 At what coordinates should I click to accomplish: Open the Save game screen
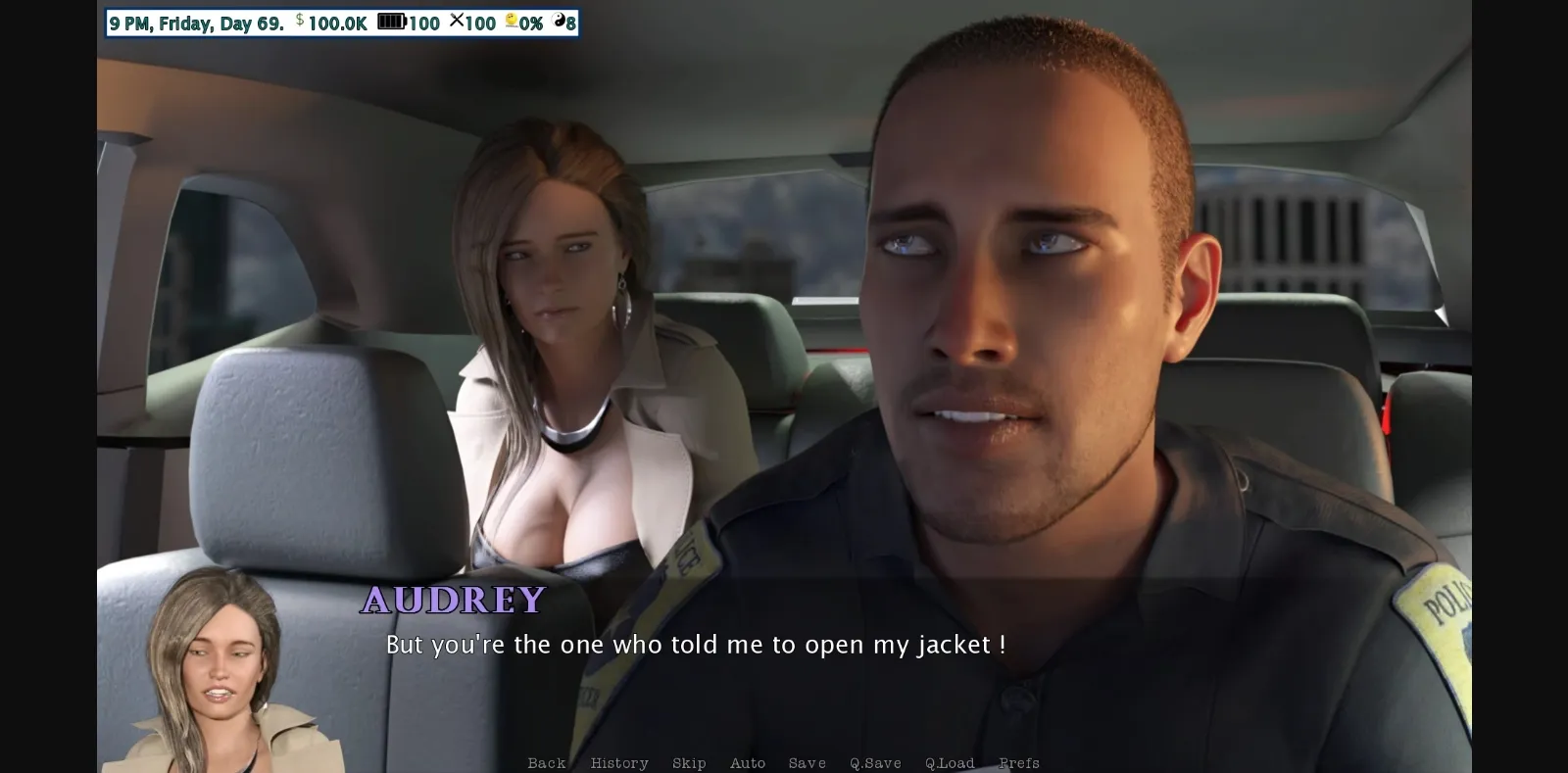(806, 762)
